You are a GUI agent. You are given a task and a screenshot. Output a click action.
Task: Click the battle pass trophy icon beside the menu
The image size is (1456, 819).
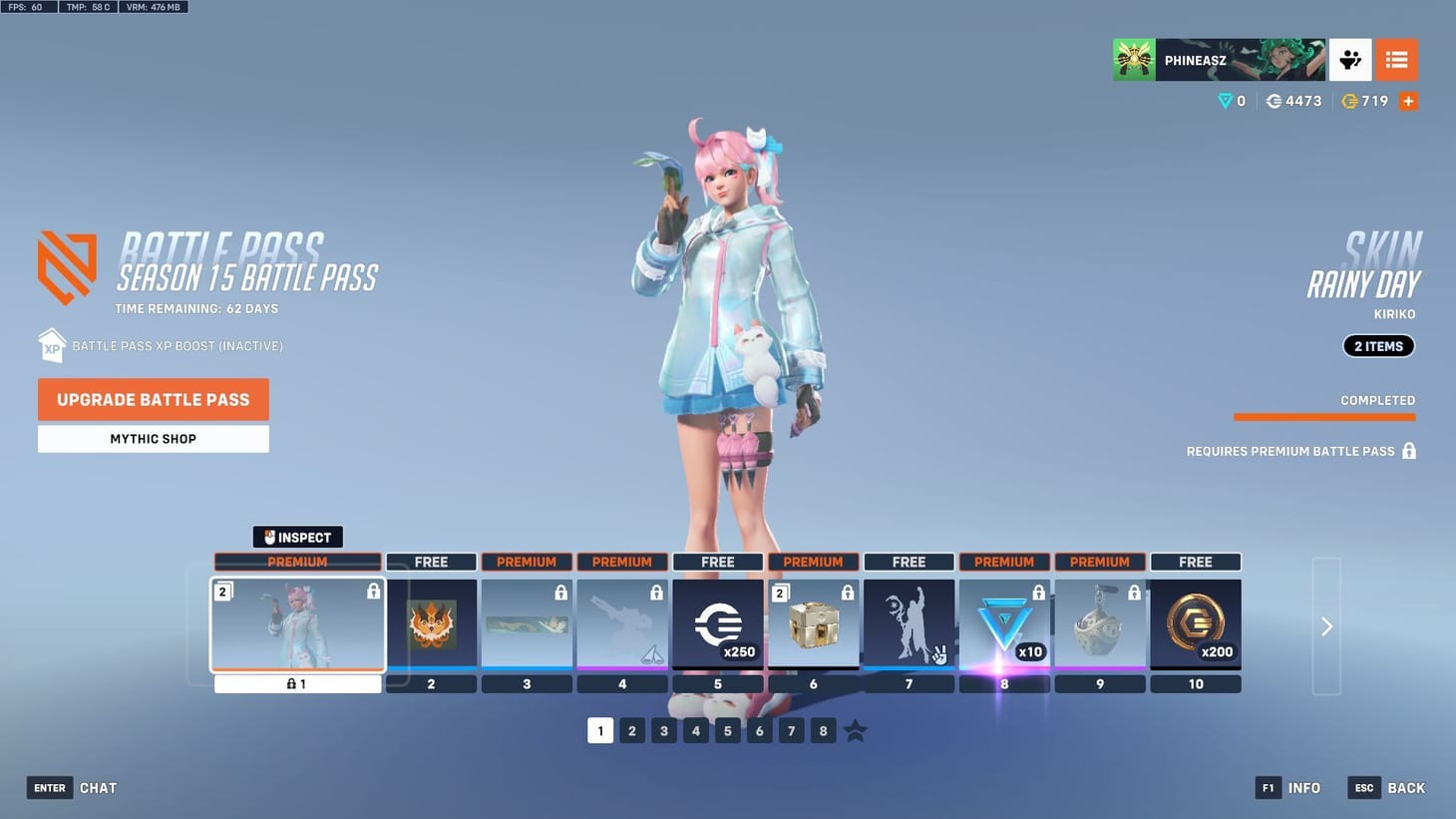(x=1350, y=59)
